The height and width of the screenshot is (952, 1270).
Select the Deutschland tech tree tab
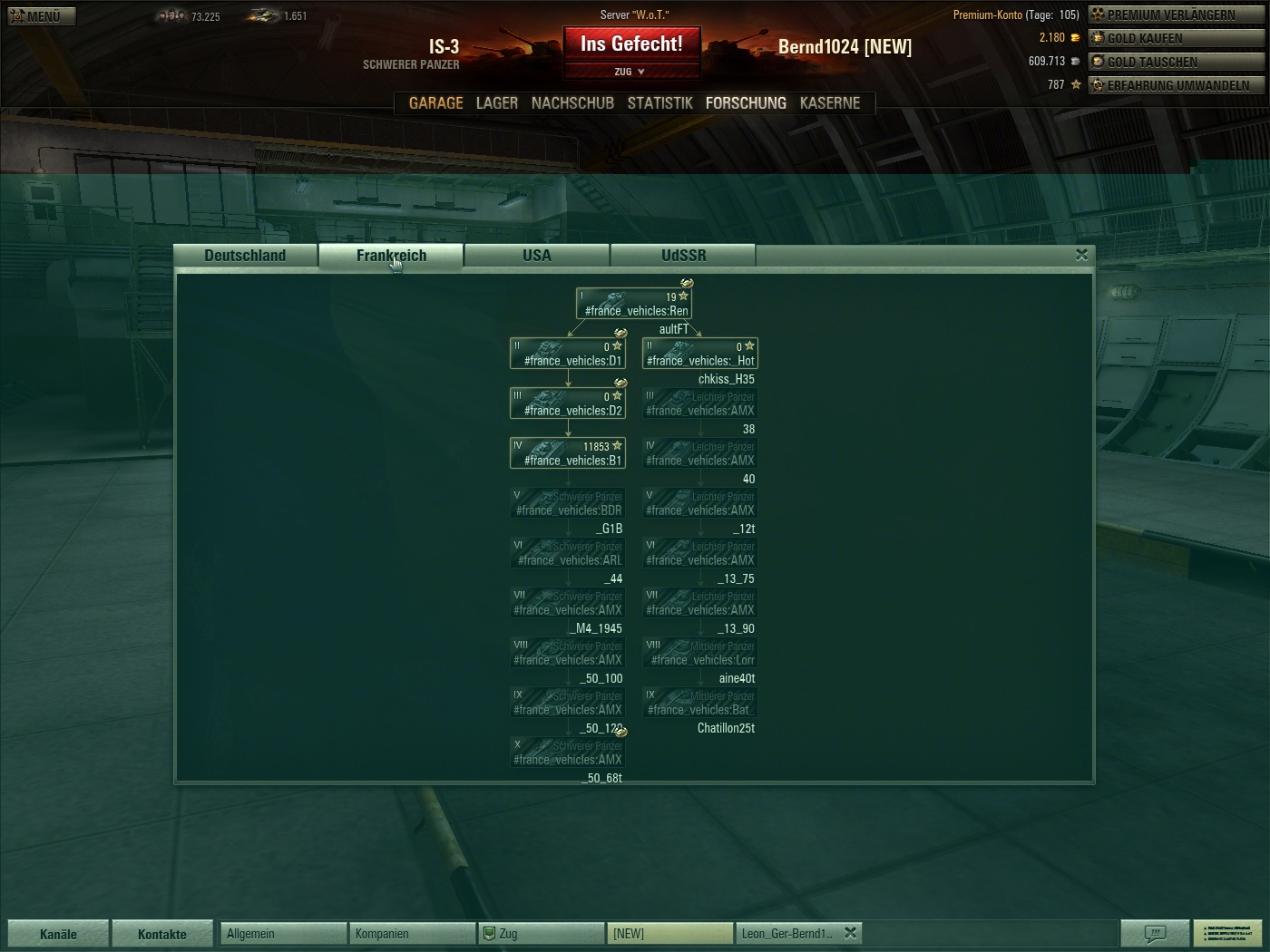[245, 256]
